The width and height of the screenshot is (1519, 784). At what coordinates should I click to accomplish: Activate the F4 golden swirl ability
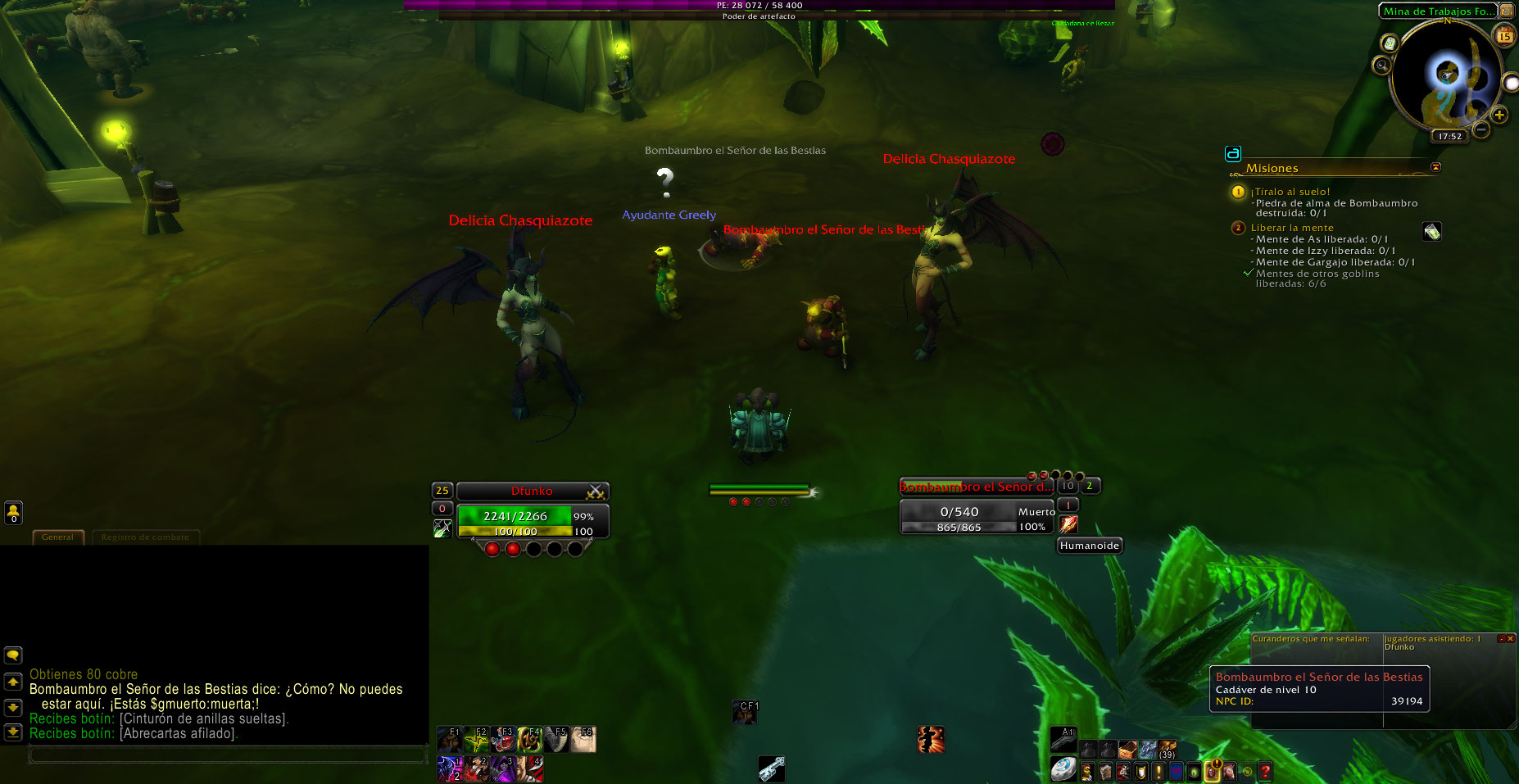pos(529,740)
